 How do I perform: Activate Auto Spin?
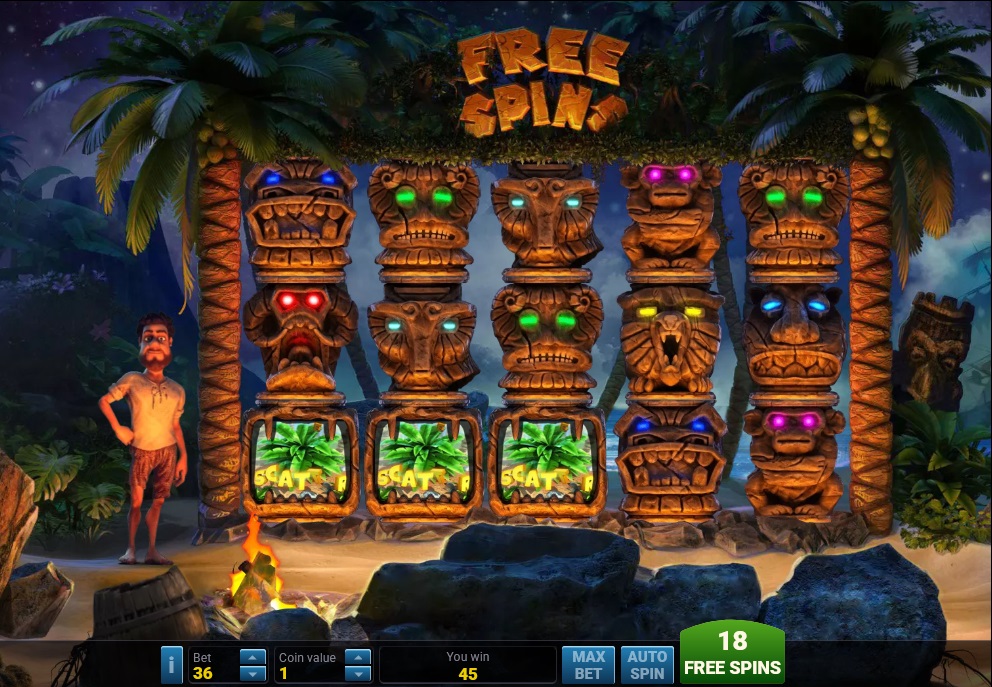(647, 665)
